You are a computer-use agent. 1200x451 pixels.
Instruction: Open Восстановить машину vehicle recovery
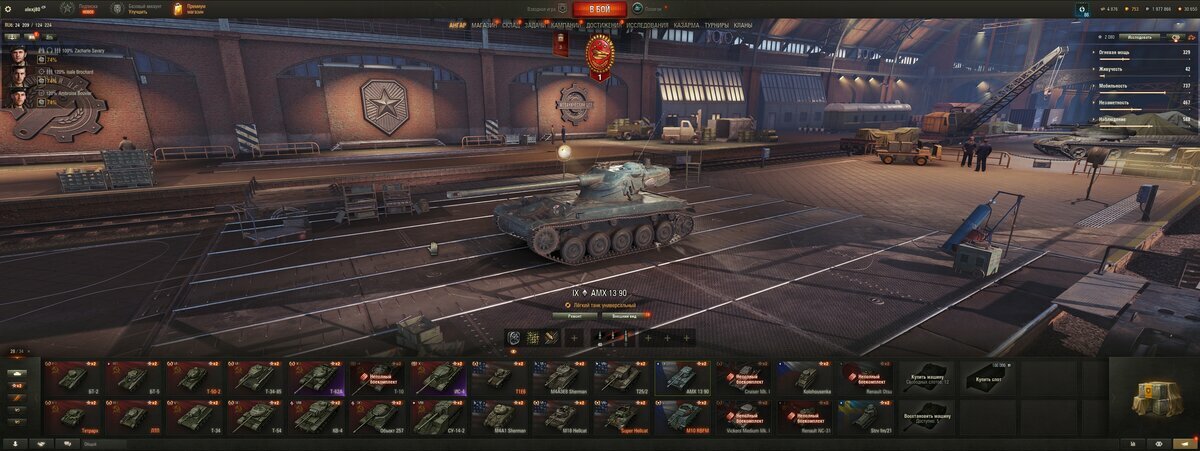click(927, 416)
